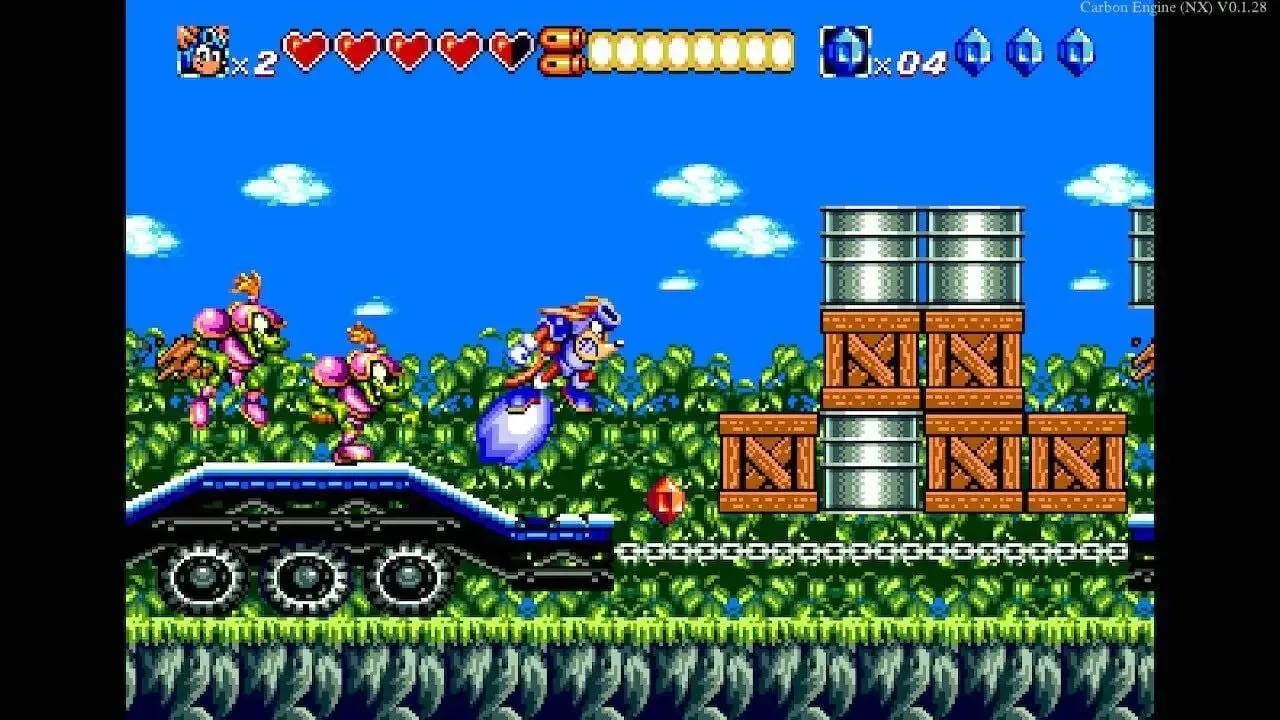Click the rightmost blue crystal near the screen edge

tap(1078, 50)
